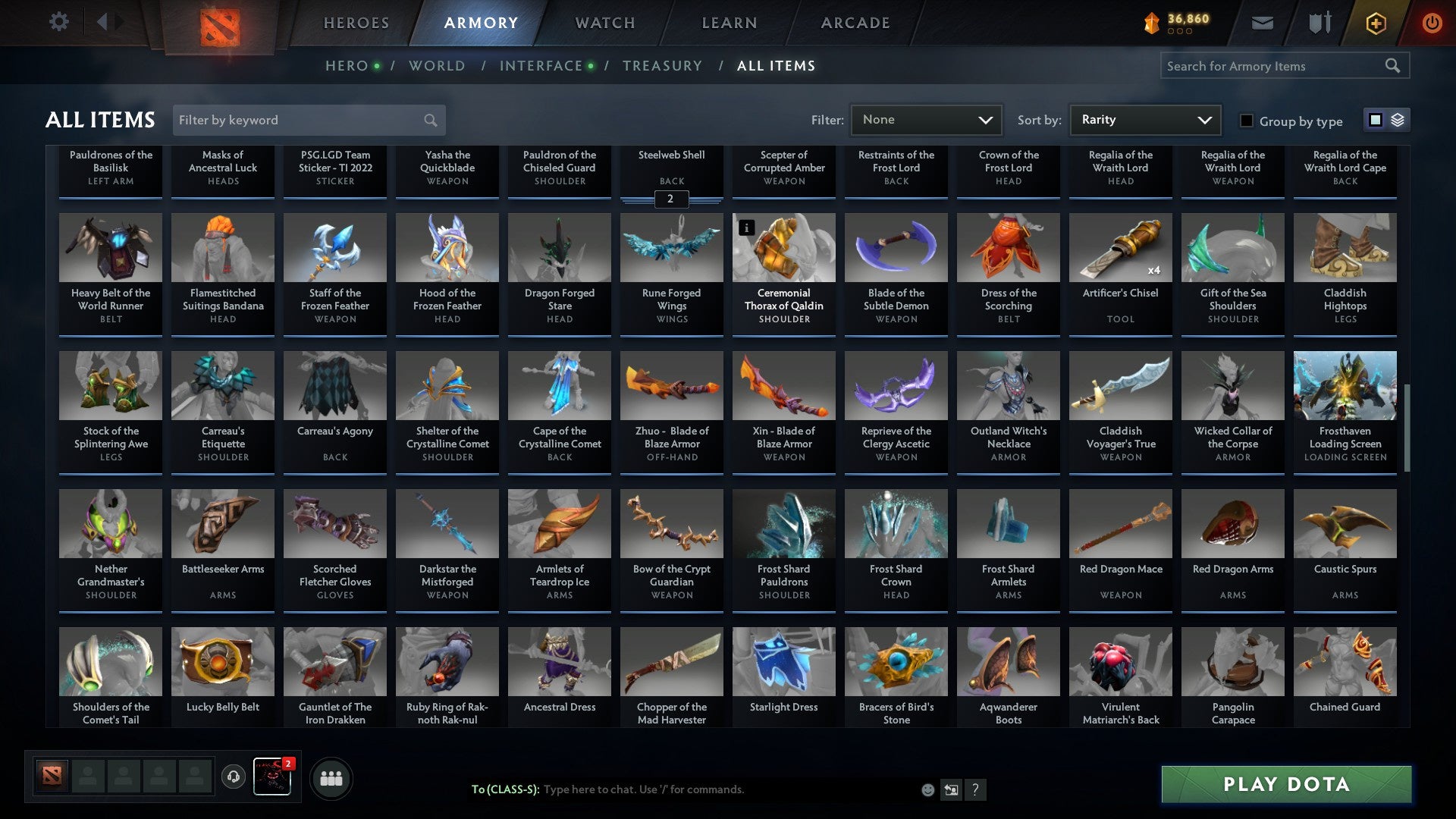Image resolution: width=1456 pixels, height=819 pixels.
Task: Open the emoticon picker in chat
Action: click(927, 789)
